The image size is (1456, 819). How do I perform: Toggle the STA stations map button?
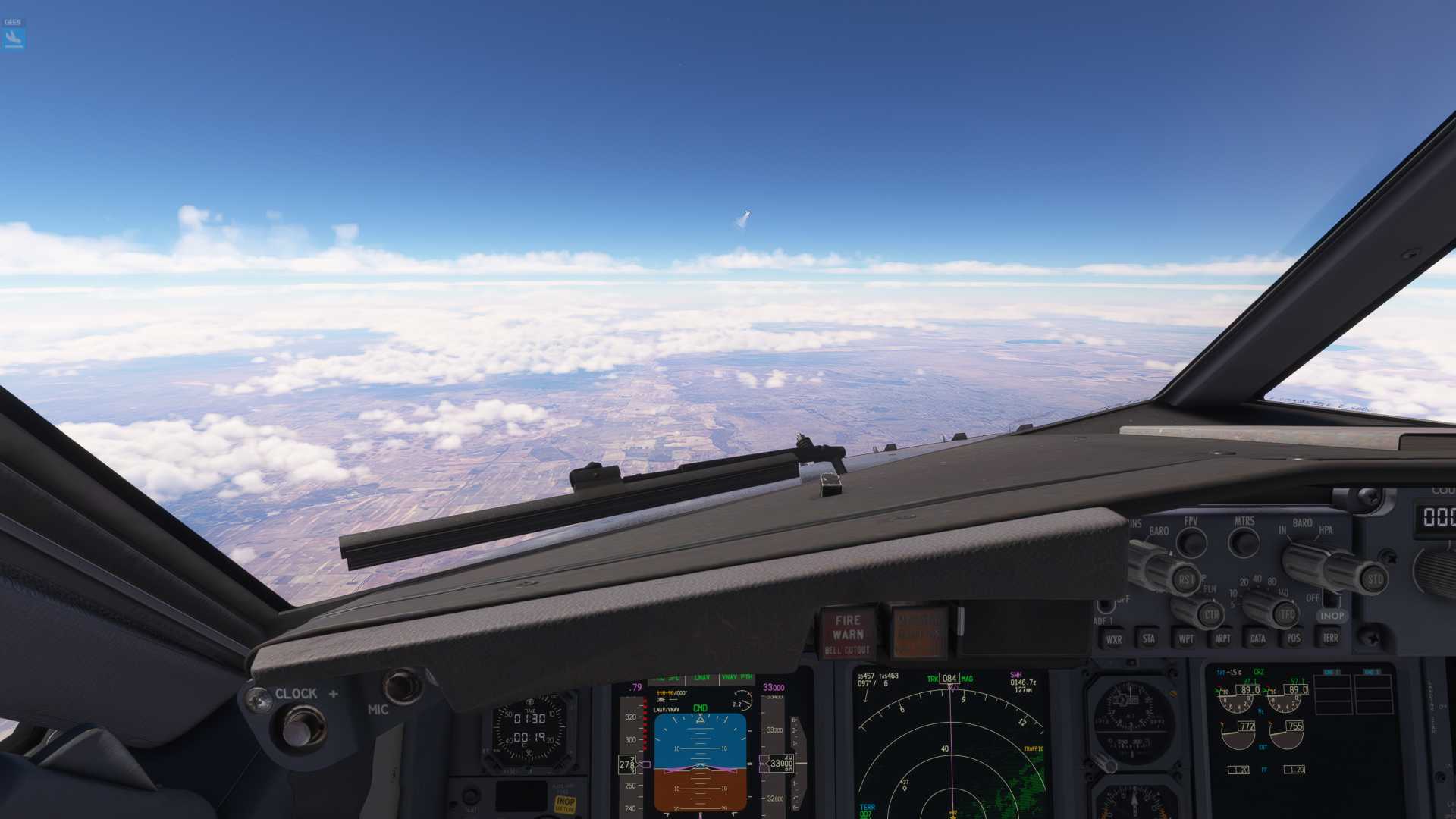pyautogui.click(x=1149, y=639)
